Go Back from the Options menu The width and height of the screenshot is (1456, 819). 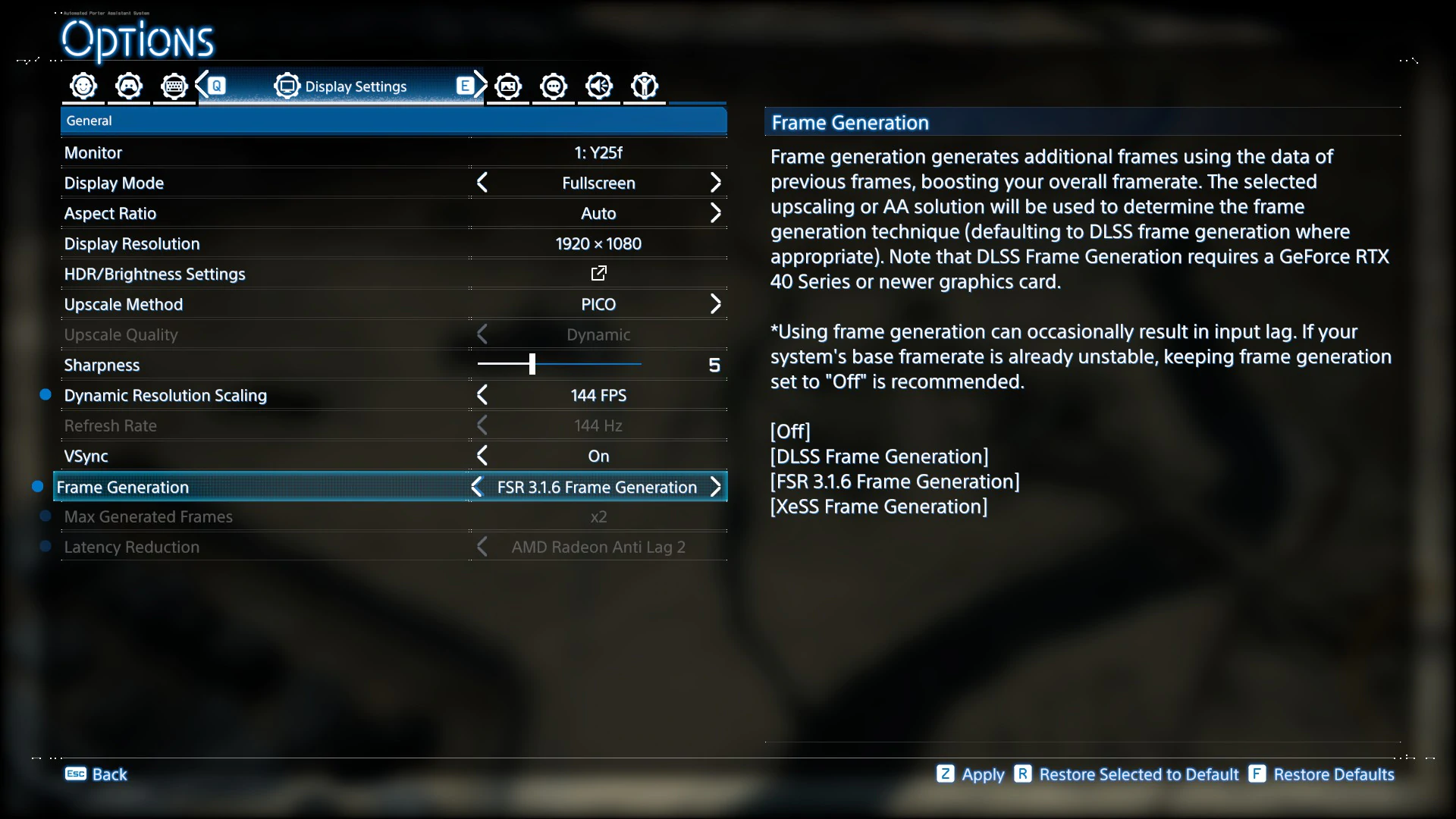96,774
